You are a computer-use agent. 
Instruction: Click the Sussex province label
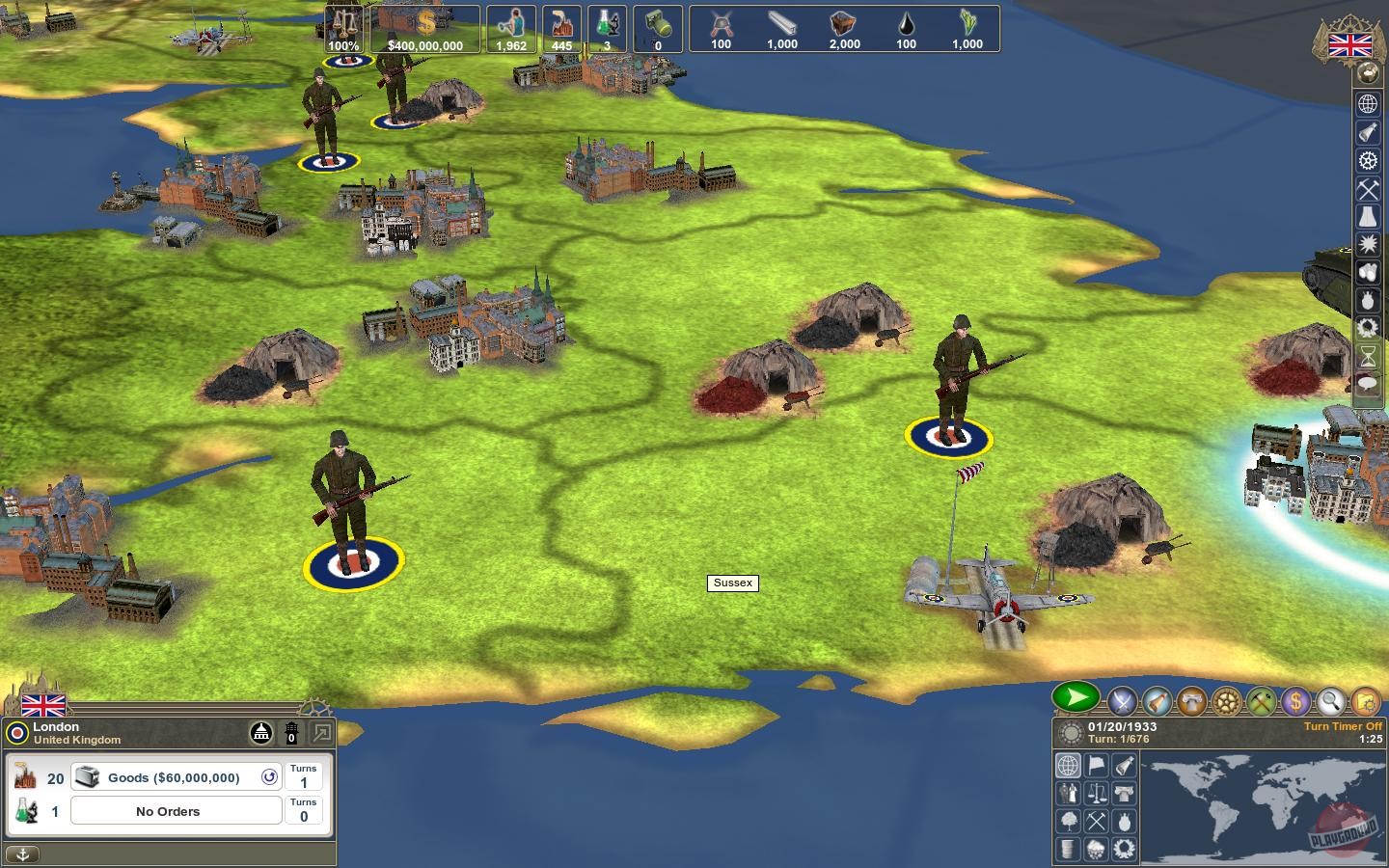(733, 583)
